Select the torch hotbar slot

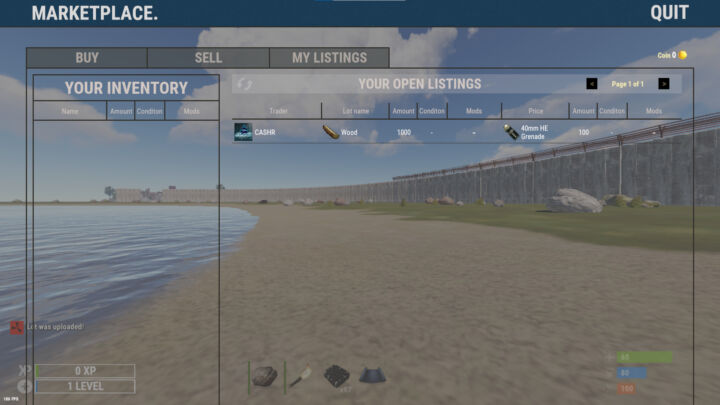301,376
